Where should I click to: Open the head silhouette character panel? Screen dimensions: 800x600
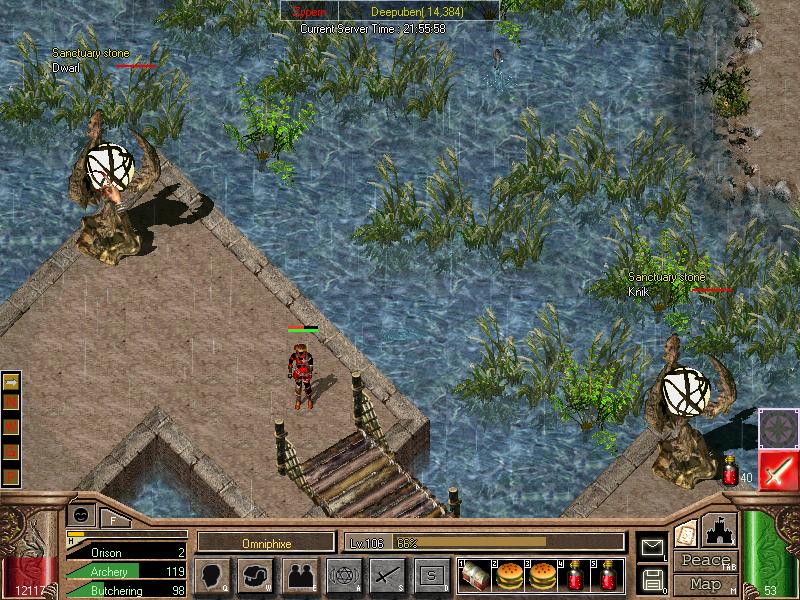213,576
